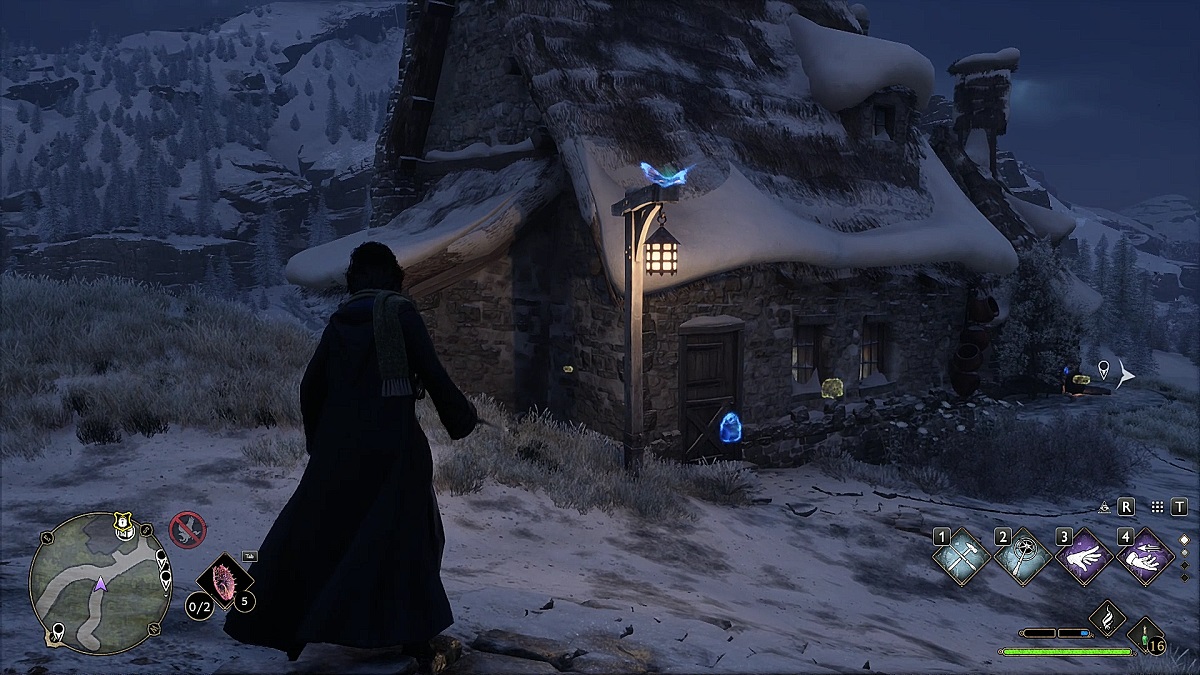Click the no-flying bird indicator
1200x675 pixels.
tap(187, 526)
